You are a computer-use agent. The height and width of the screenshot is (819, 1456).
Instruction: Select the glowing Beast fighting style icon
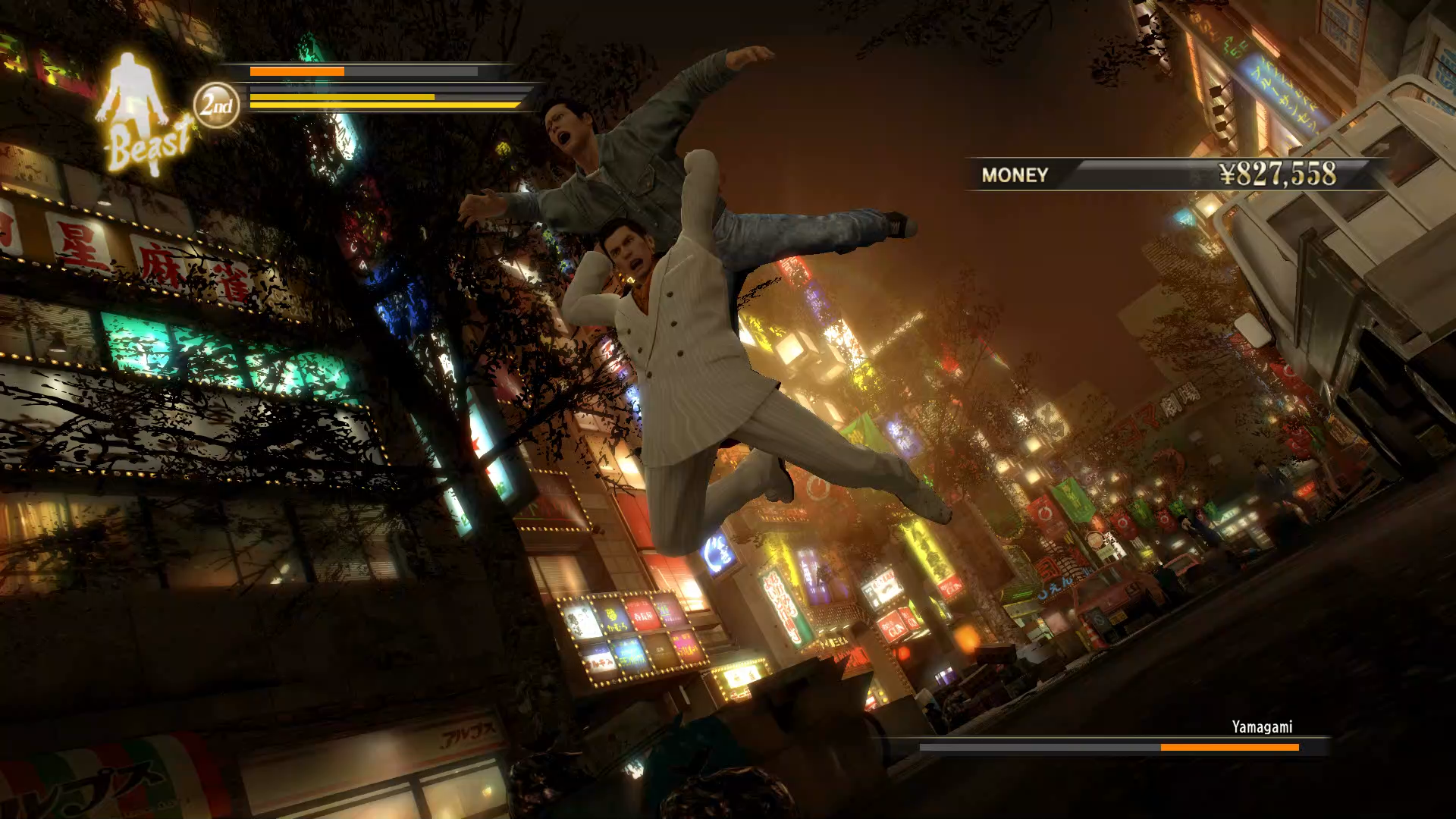coord(143,114)
